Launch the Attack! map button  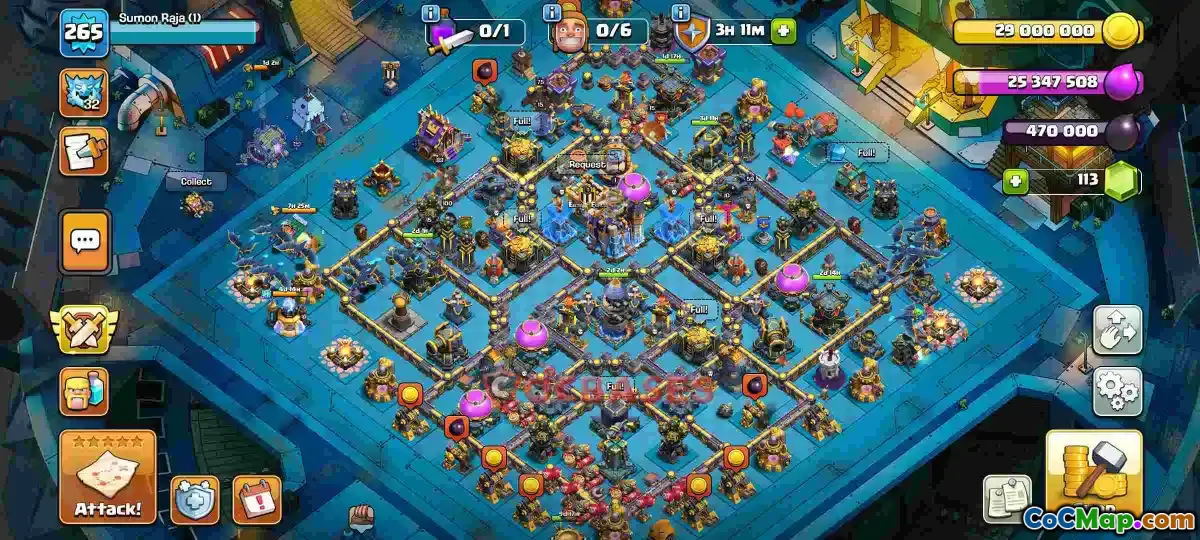107,477
